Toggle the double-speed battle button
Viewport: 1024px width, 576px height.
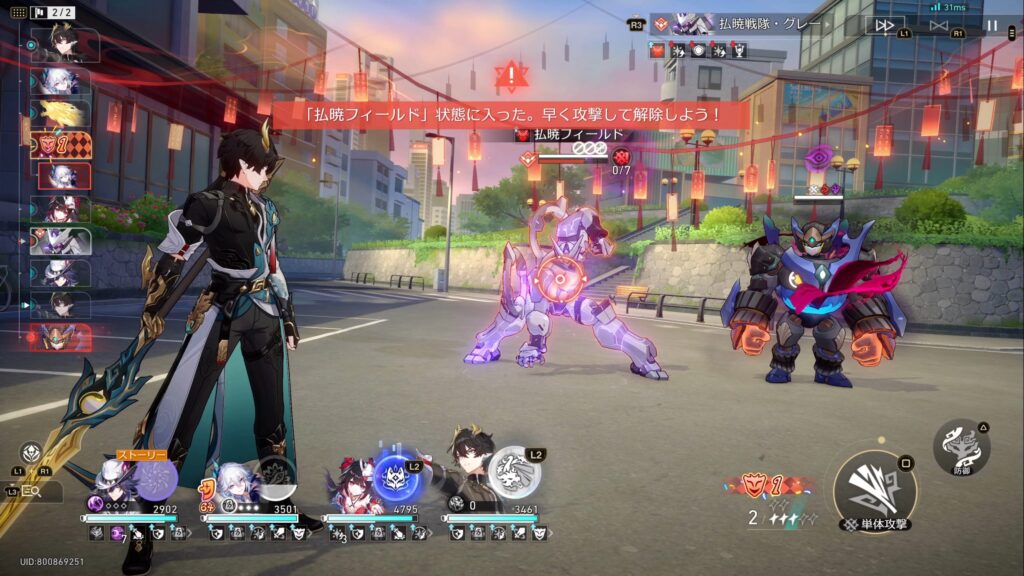[x=885, y=25]
